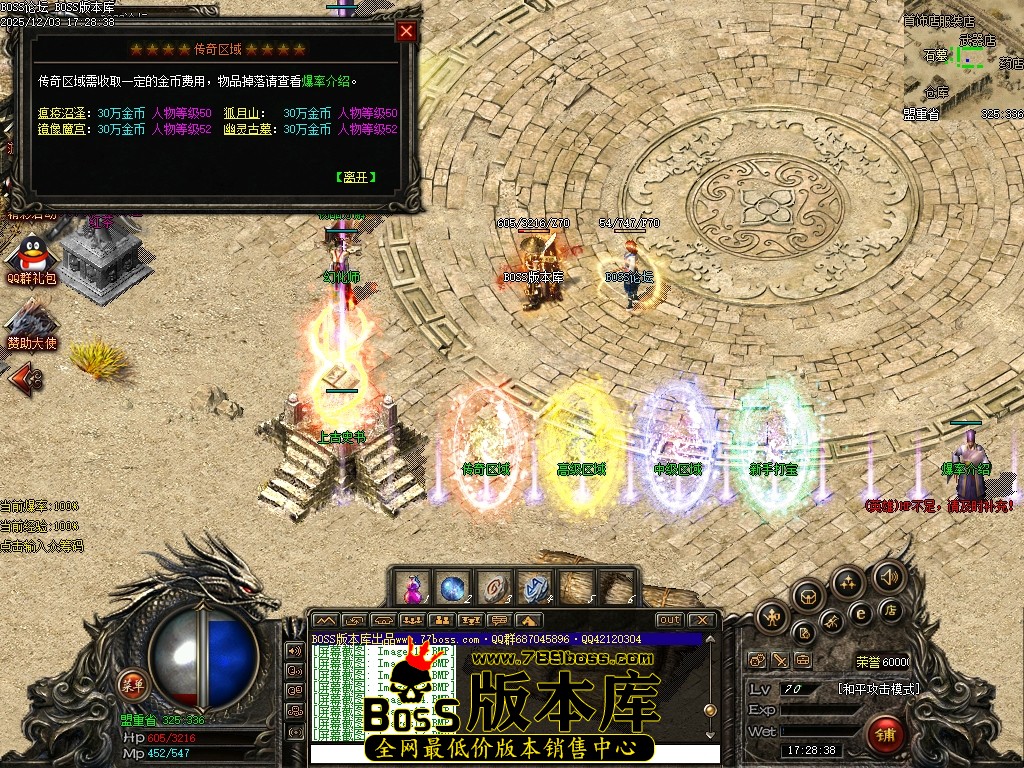Click the 离开 option to leave dialog

(355, 177)
